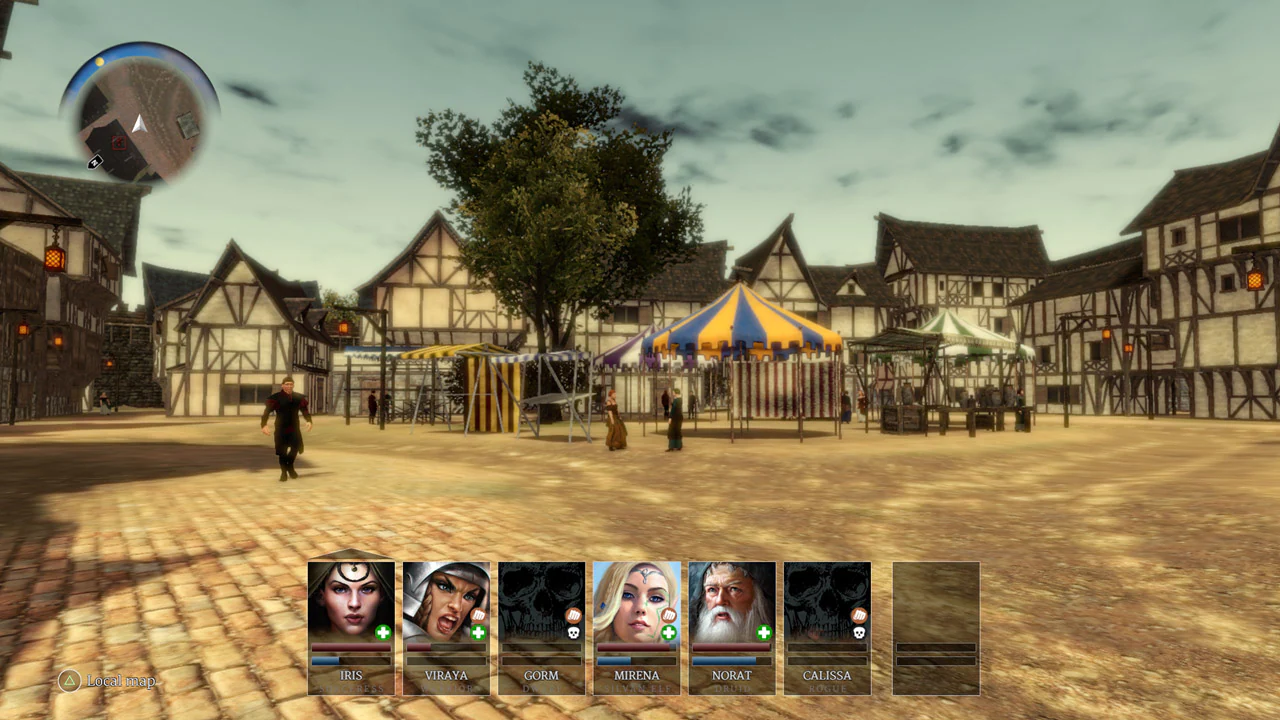
Task: Click the skull icon on Calissa's portrait
Action: point(858,631)
